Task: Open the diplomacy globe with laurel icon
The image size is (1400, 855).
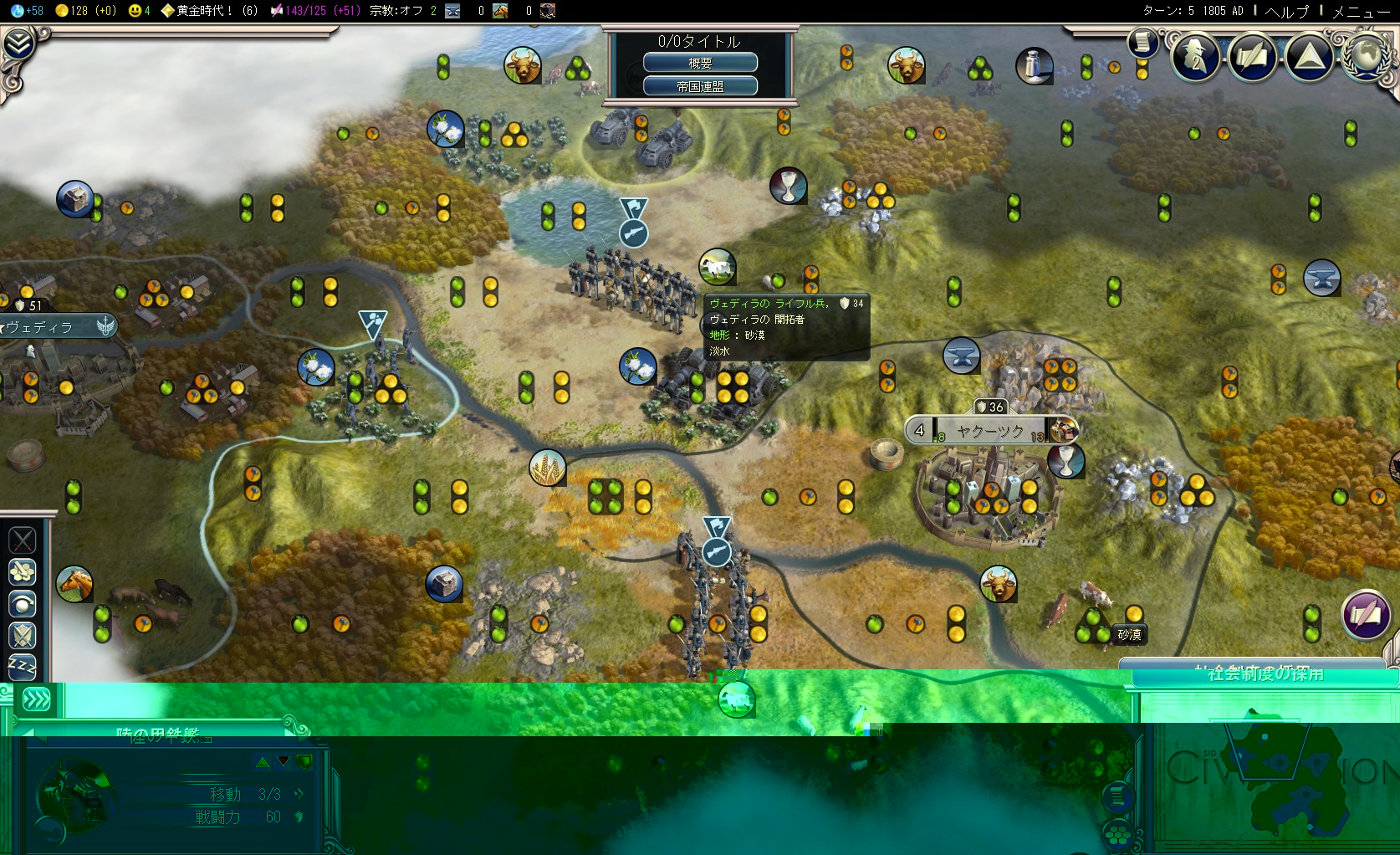Action: coord(1366,57)
